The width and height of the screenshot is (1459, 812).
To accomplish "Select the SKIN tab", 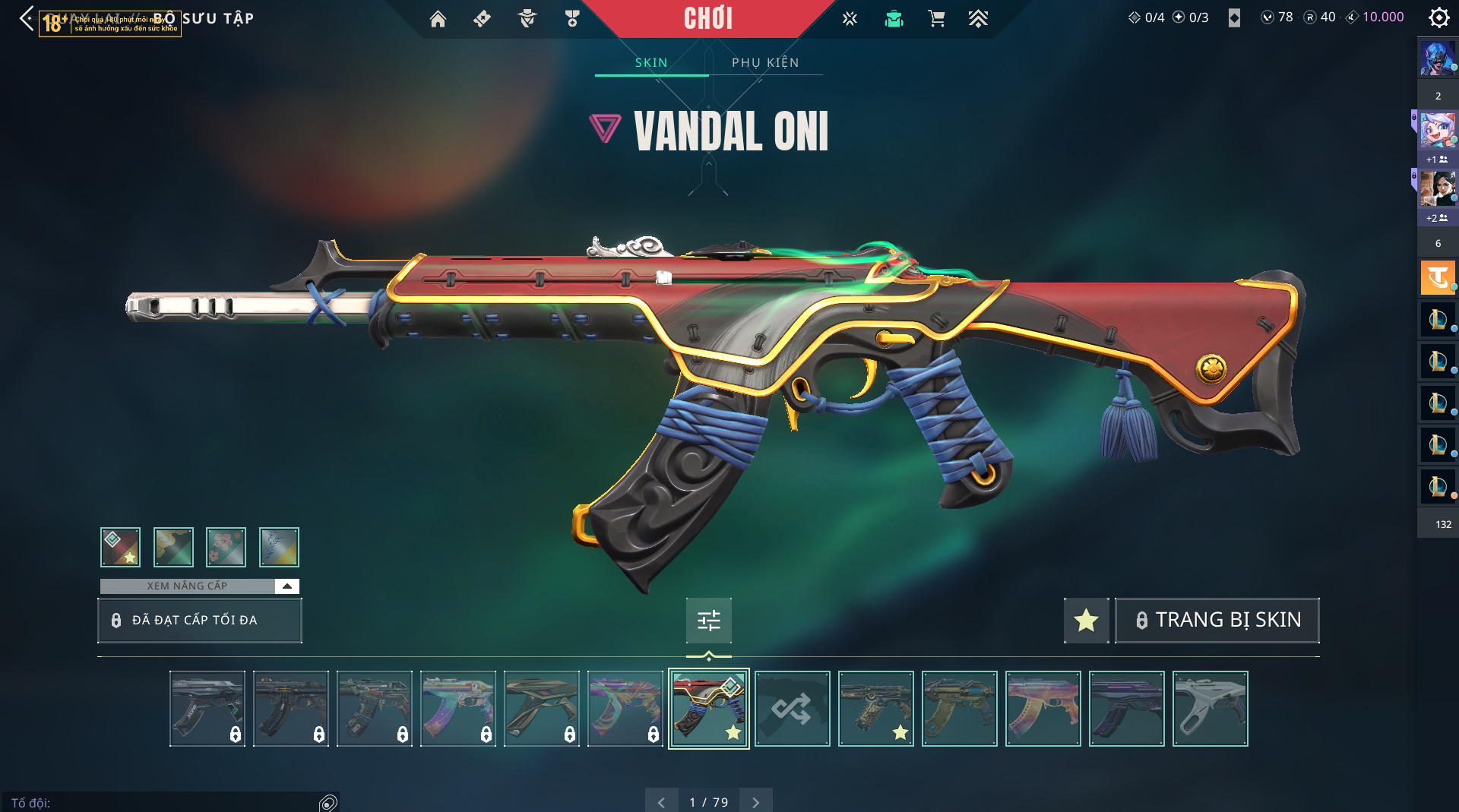I will (651, 62).
